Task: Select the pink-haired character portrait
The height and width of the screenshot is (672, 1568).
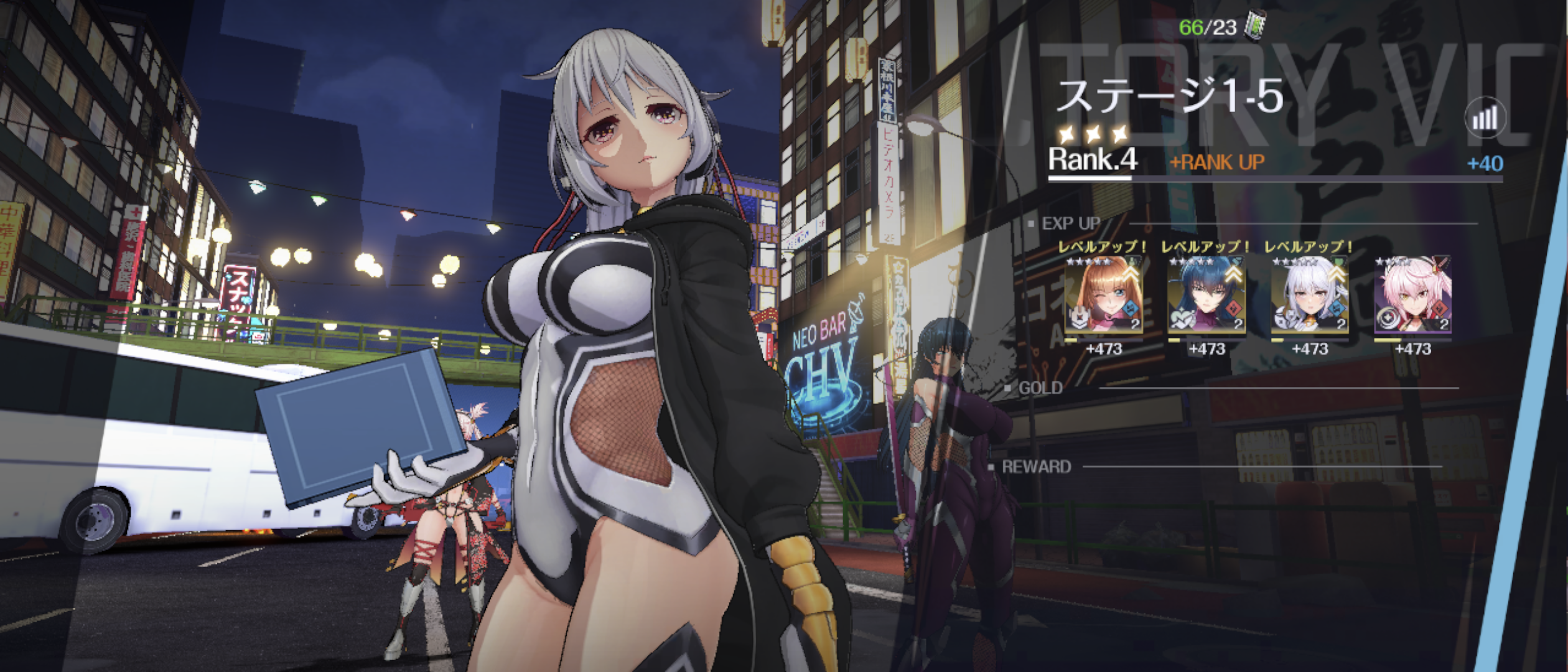Action: pos(1412,296)
